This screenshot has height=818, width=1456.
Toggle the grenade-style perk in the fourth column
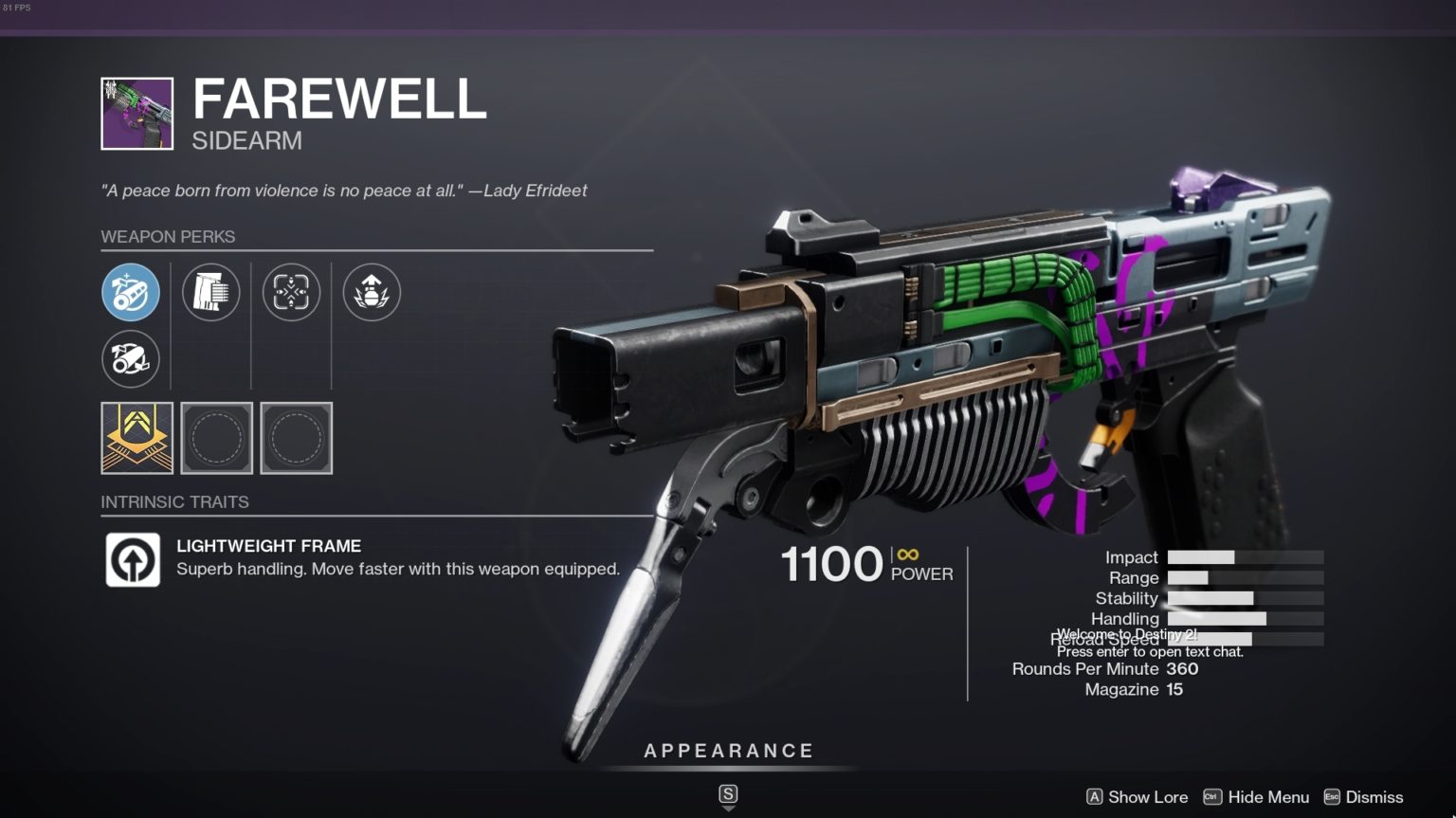coord(372,292)
